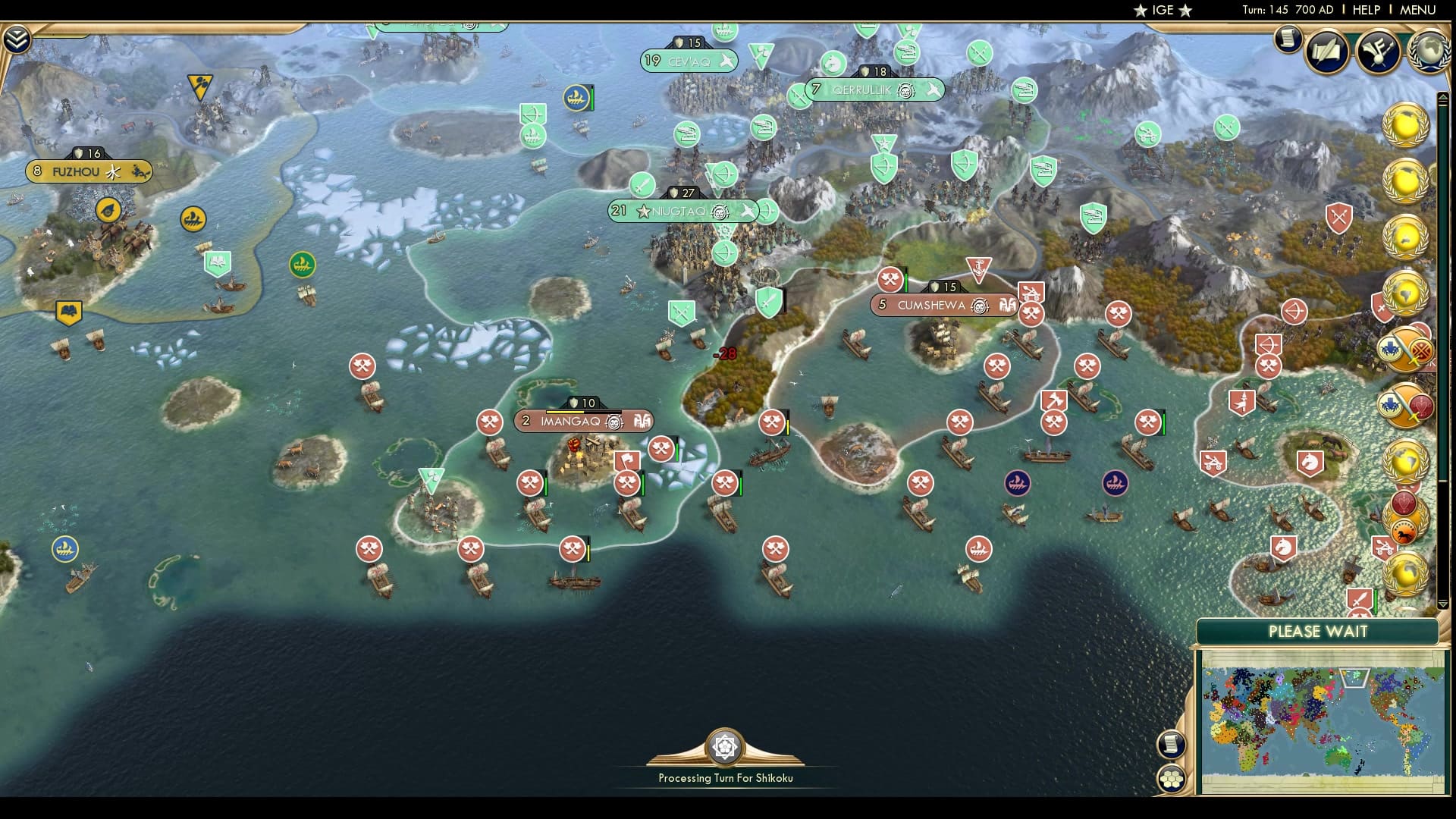
Task: Click Australia on the minimap
Action: point(1336,758)
